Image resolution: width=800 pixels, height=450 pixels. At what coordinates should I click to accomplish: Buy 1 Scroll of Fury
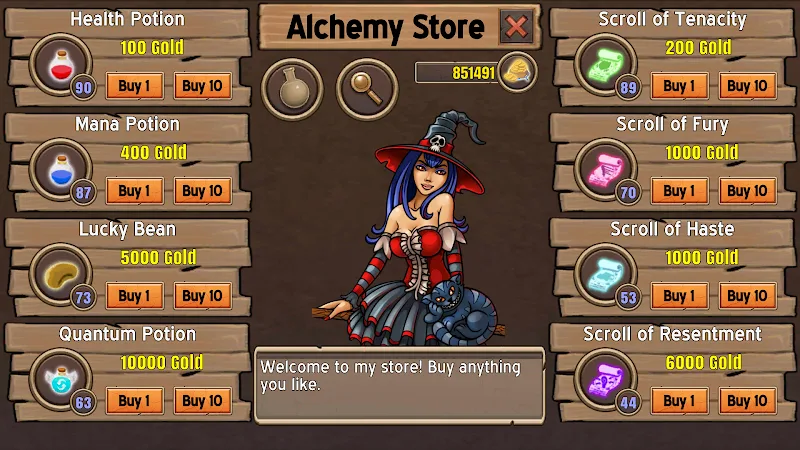click(680, 191)
